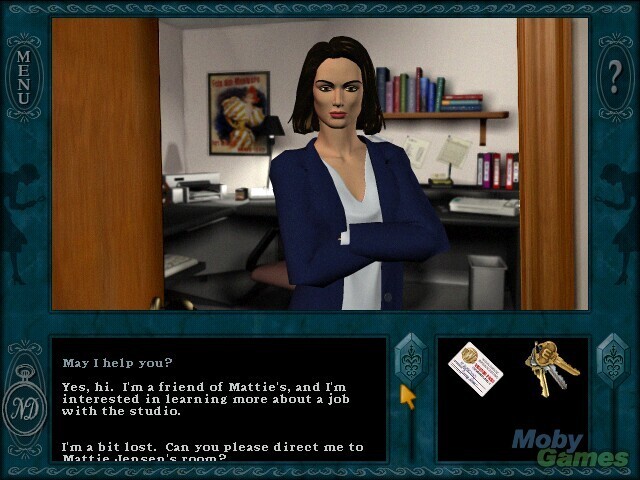640x480 pixels.
Task: Click the inventory panel scroll ornament
Action: [611, 358]
